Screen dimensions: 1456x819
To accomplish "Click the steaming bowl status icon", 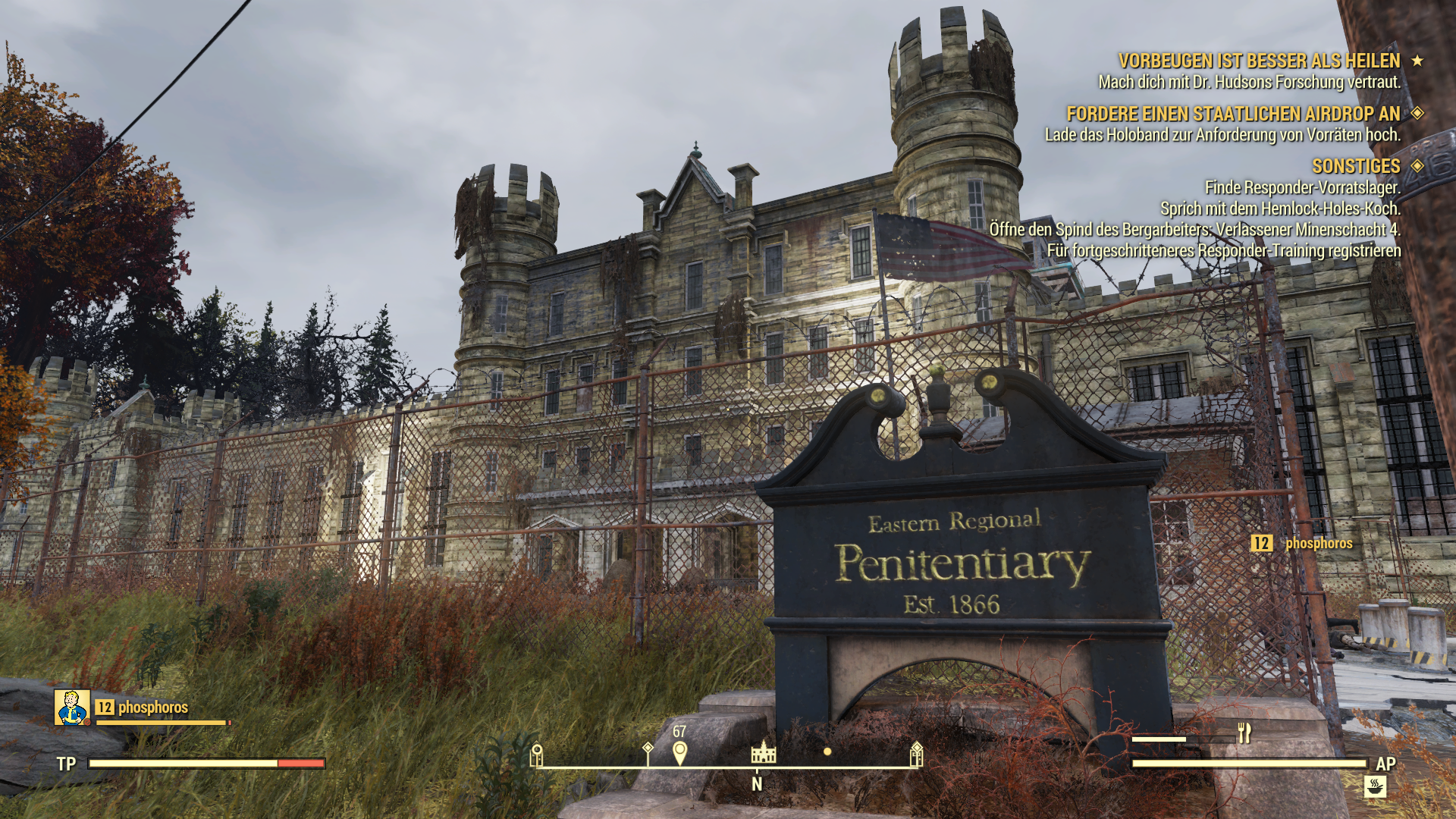I will pyautogui.click(x=1375, y=786).
